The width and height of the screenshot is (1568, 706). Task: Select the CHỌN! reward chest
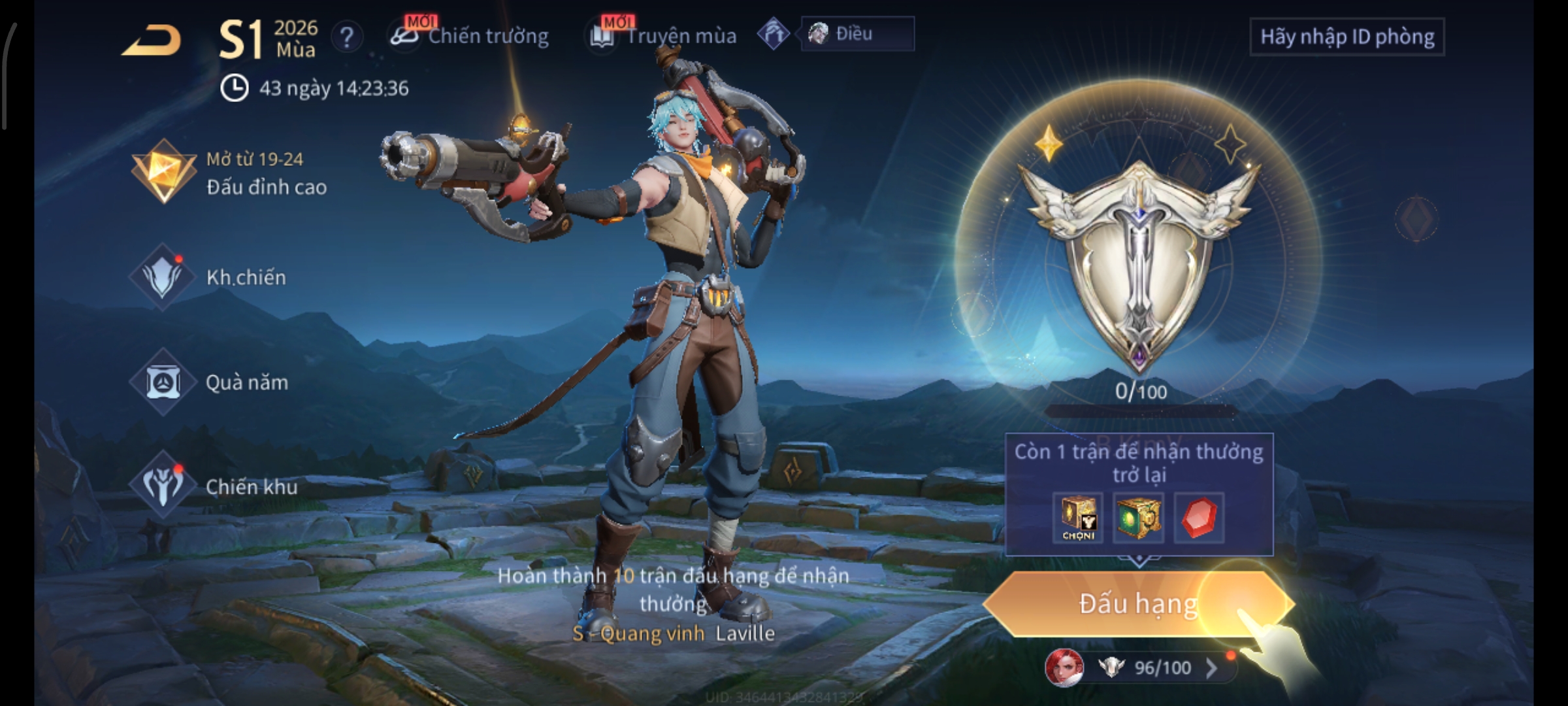pyautogui.click(x=1078, y=518)
